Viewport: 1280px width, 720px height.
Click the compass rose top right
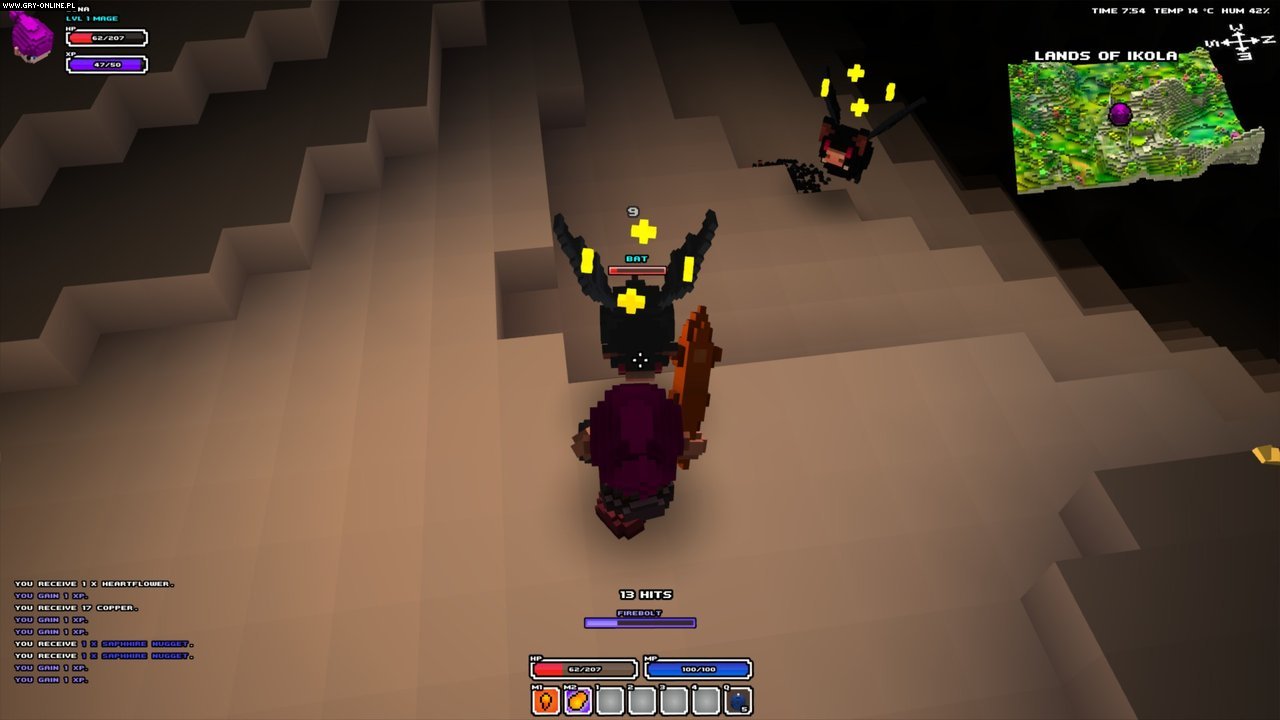tap(1240, 40)
